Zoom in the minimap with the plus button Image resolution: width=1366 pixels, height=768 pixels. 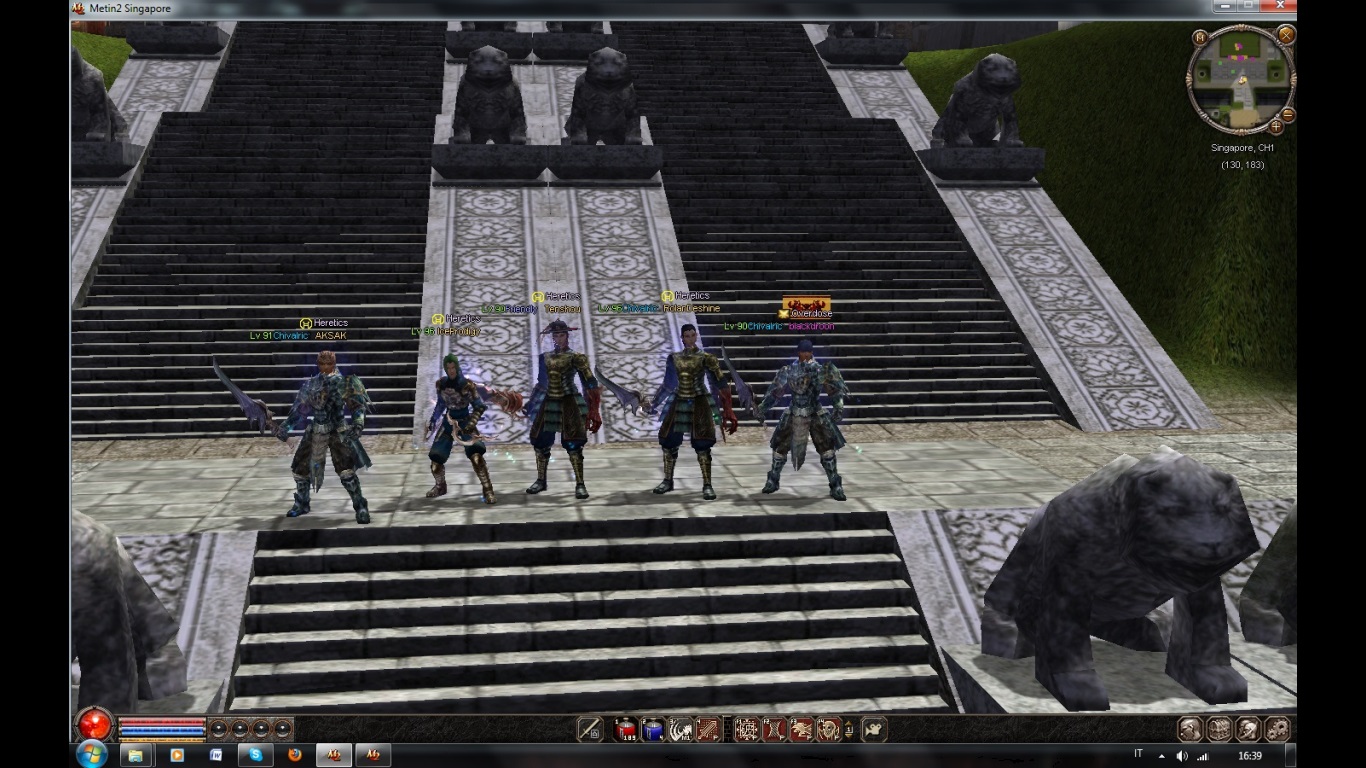coord(1275,127)
